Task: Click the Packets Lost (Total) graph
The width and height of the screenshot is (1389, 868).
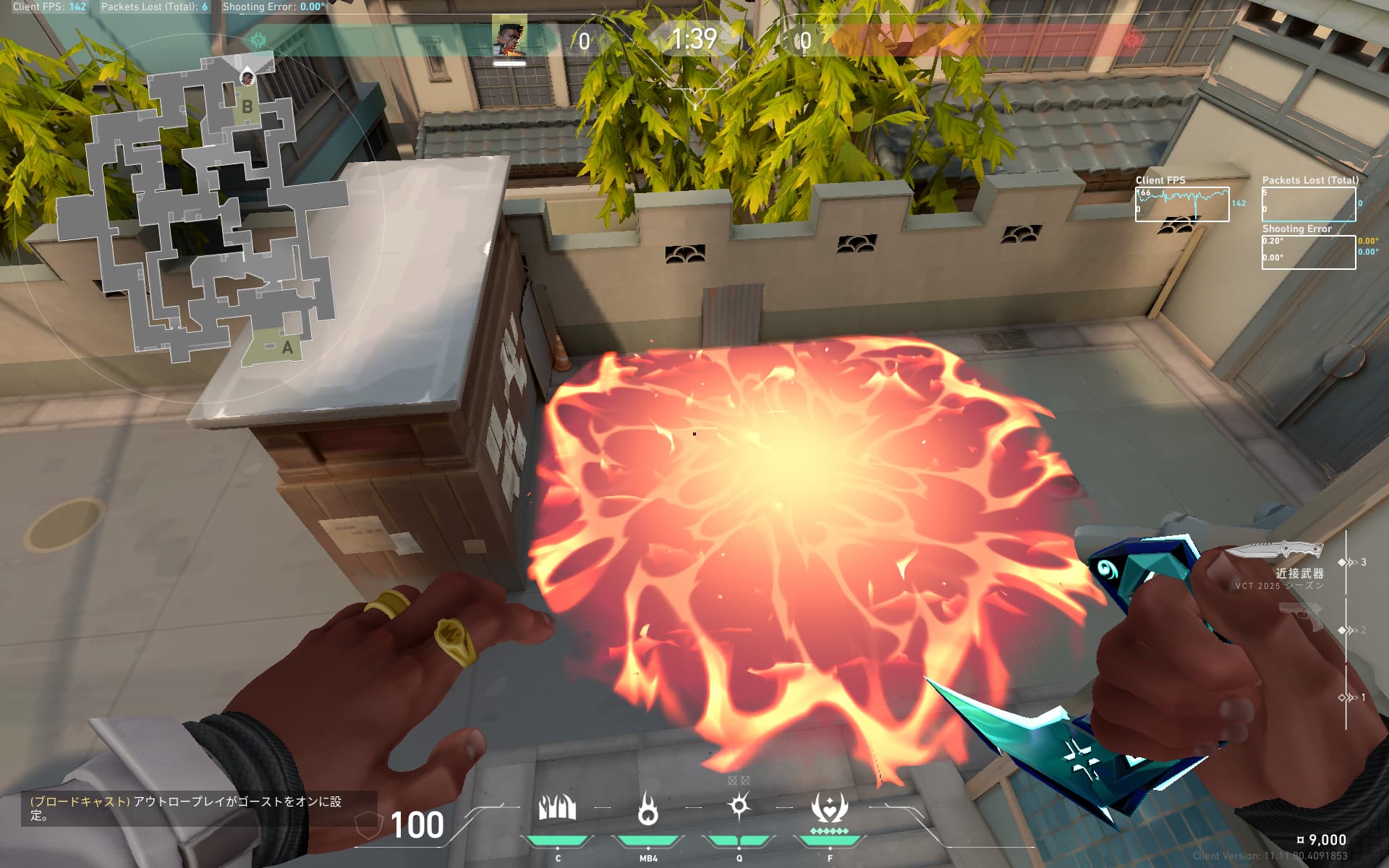Action: point(1308,204)
